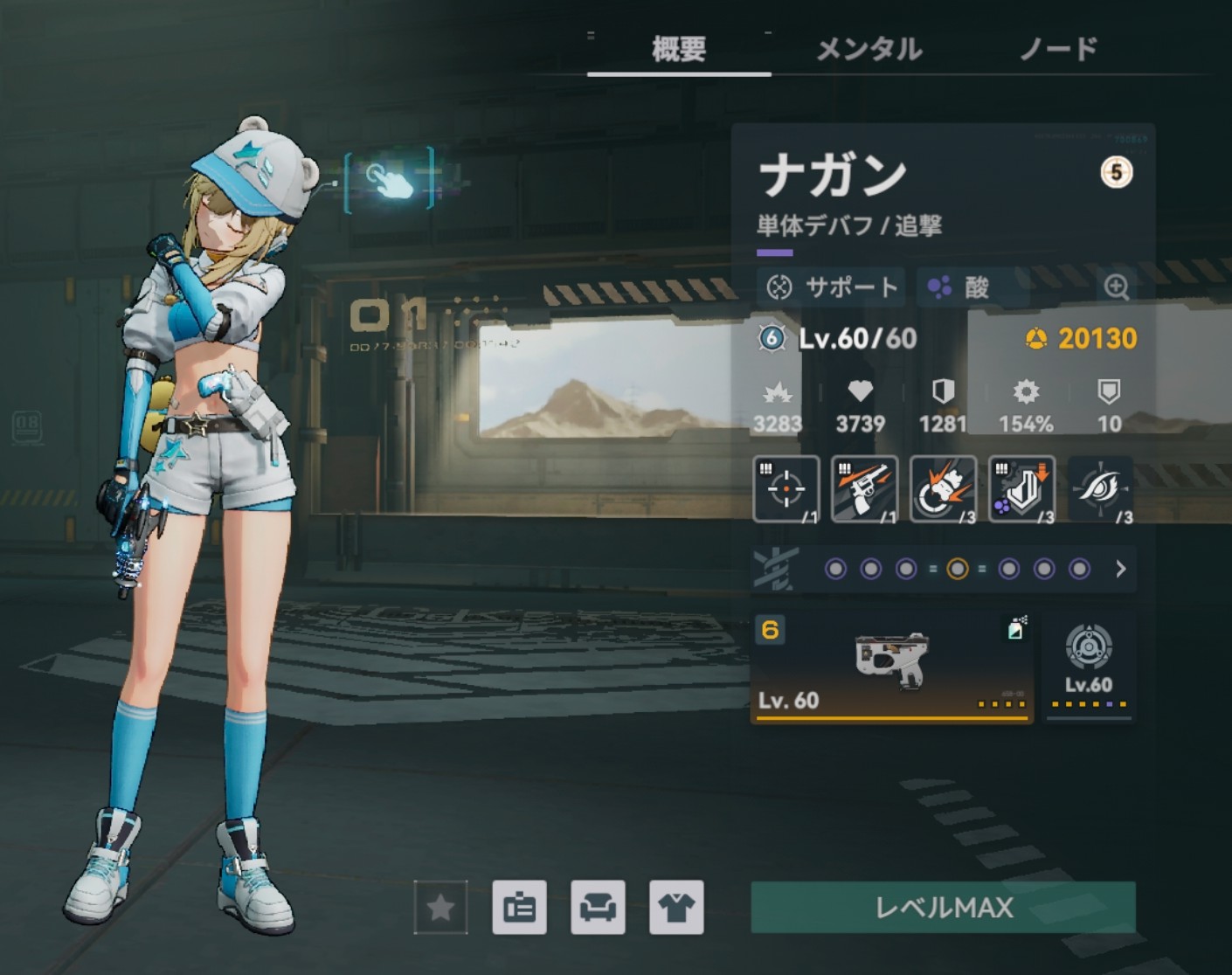Expand the node progress row arrow
Image resolution: width=1232 pixels, height=975 pixels.
[1121, 570]
